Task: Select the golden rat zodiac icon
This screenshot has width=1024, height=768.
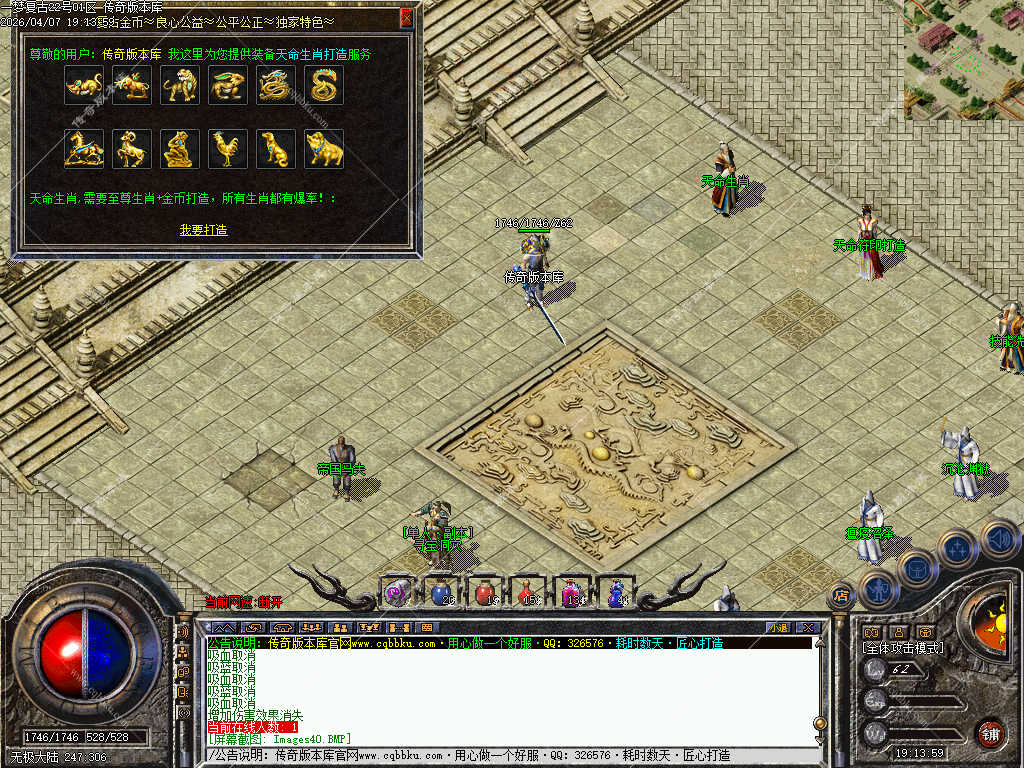Action: coord(84,86)
